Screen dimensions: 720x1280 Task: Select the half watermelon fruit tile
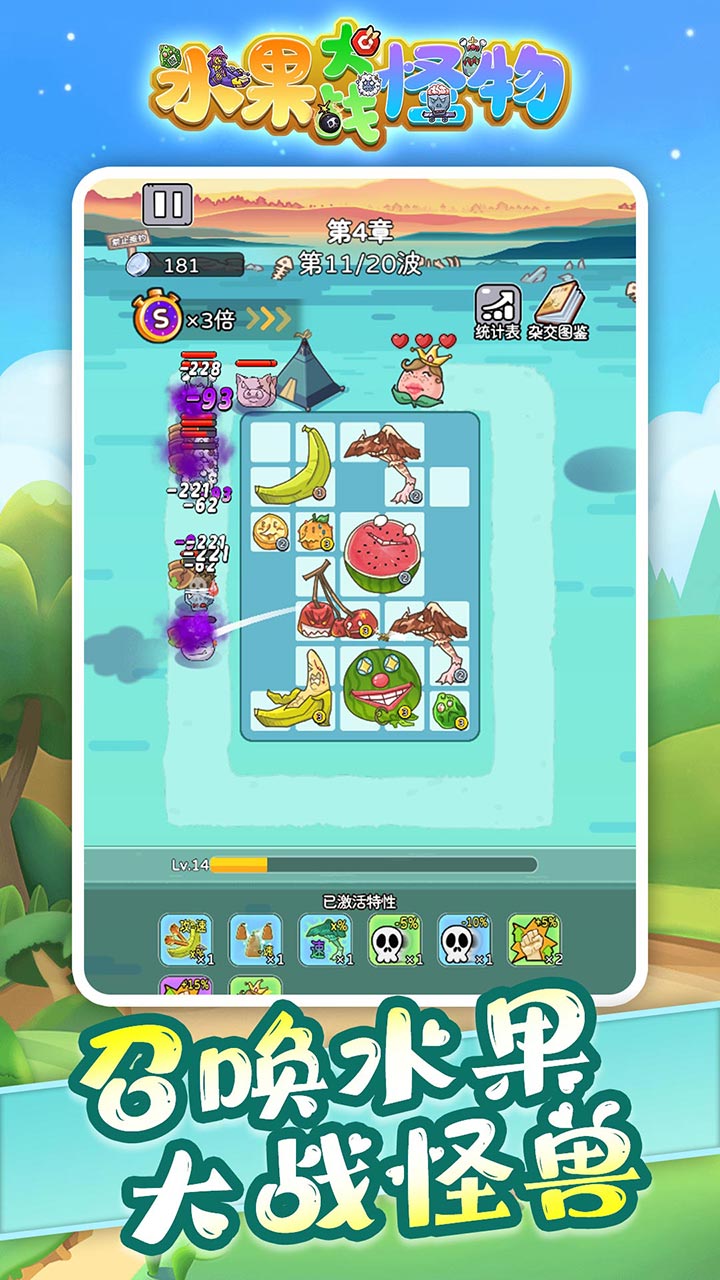pyautogui.click(x=383, y=553)
